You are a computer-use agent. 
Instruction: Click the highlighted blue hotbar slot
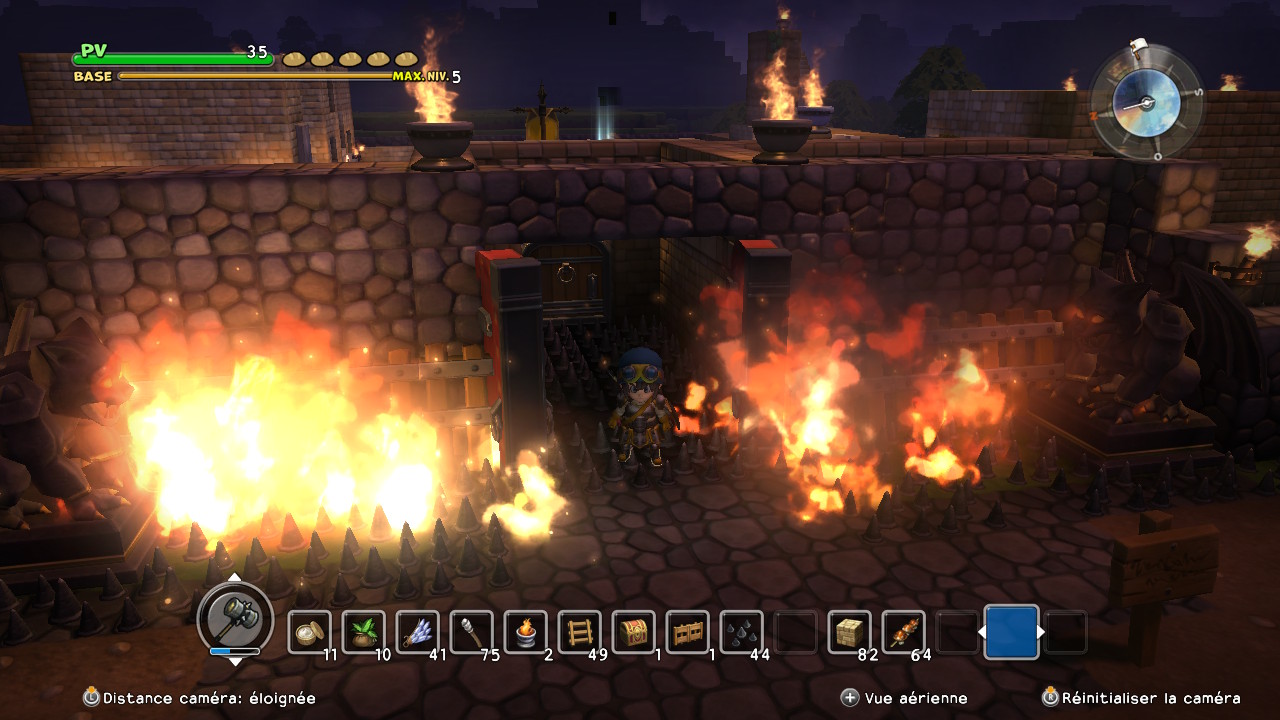pos(1011,632)
